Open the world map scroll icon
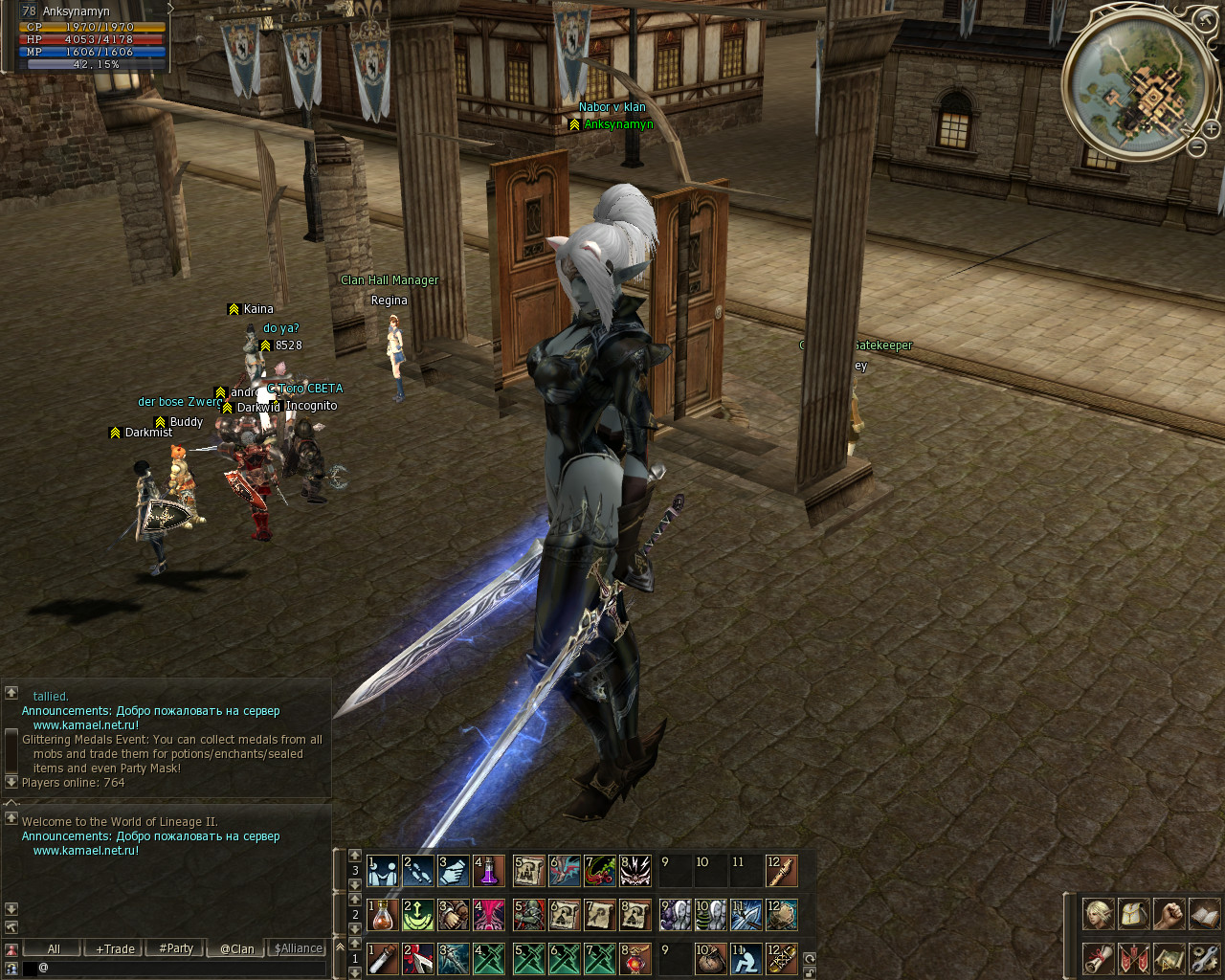Image resolution: width=1225 pixels, height=980 pixels. (1169, 958)
